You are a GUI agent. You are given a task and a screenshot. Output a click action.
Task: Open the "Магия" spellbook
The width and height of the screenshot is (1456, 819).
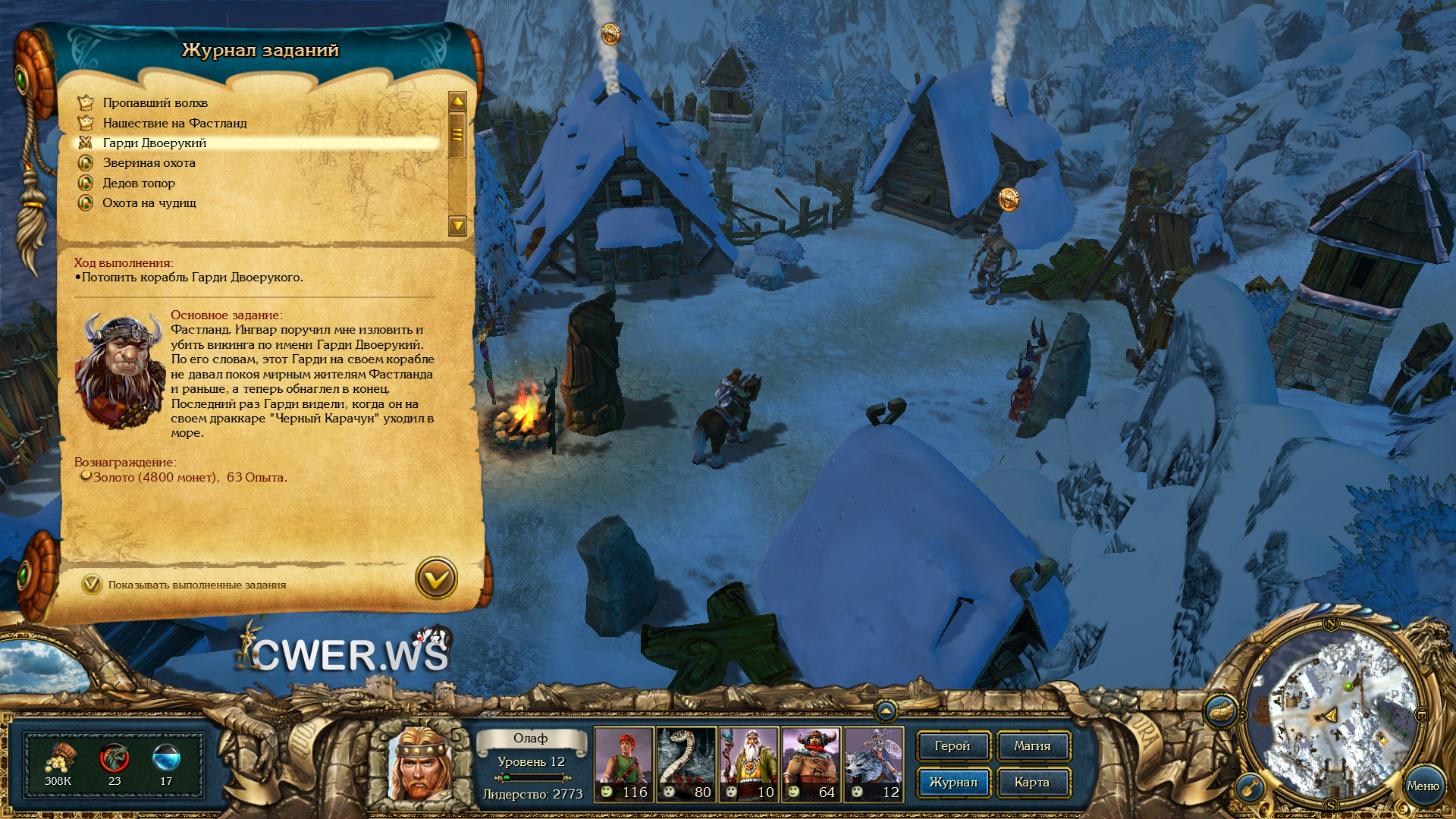tap(1032, 746)
